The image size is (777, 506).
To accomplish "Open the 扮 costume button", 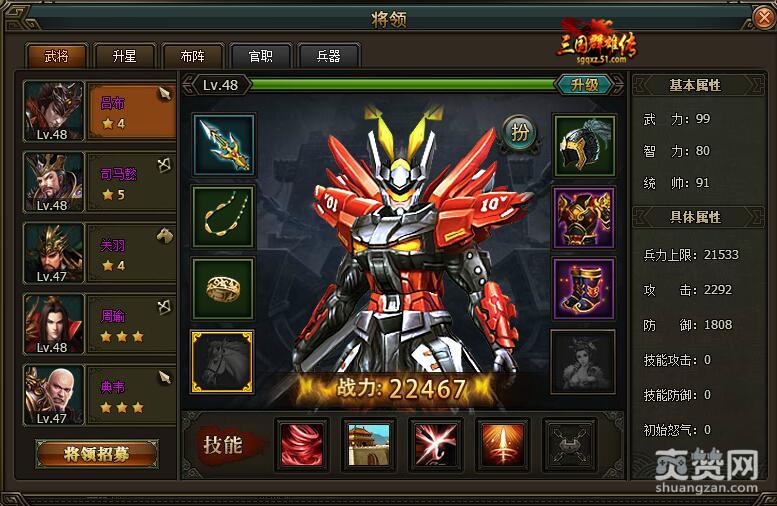I will (518, 133).
